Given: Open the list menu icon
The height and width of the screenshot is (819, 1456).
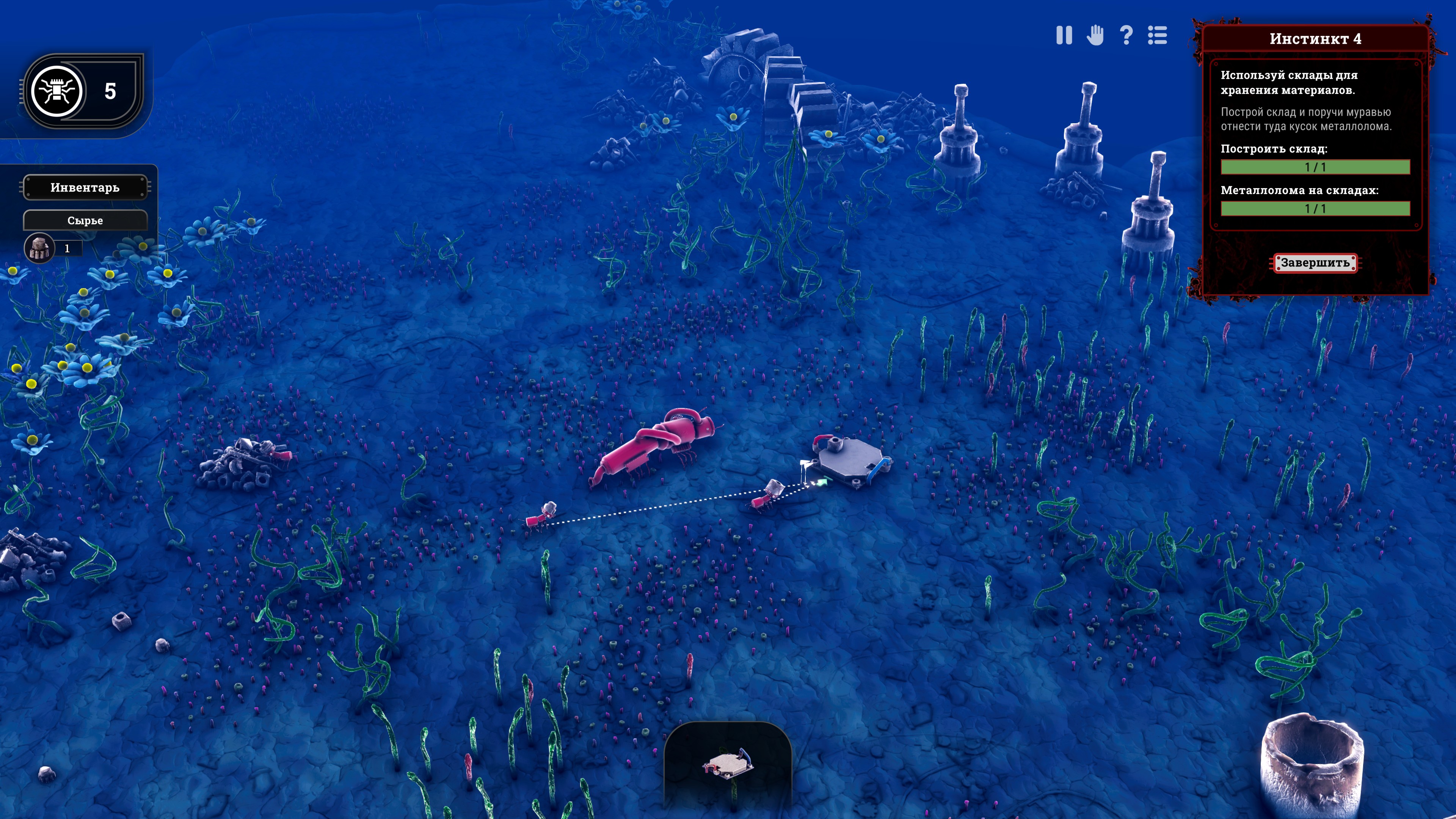Looking at the screenshot, I should click(1157, 36).
